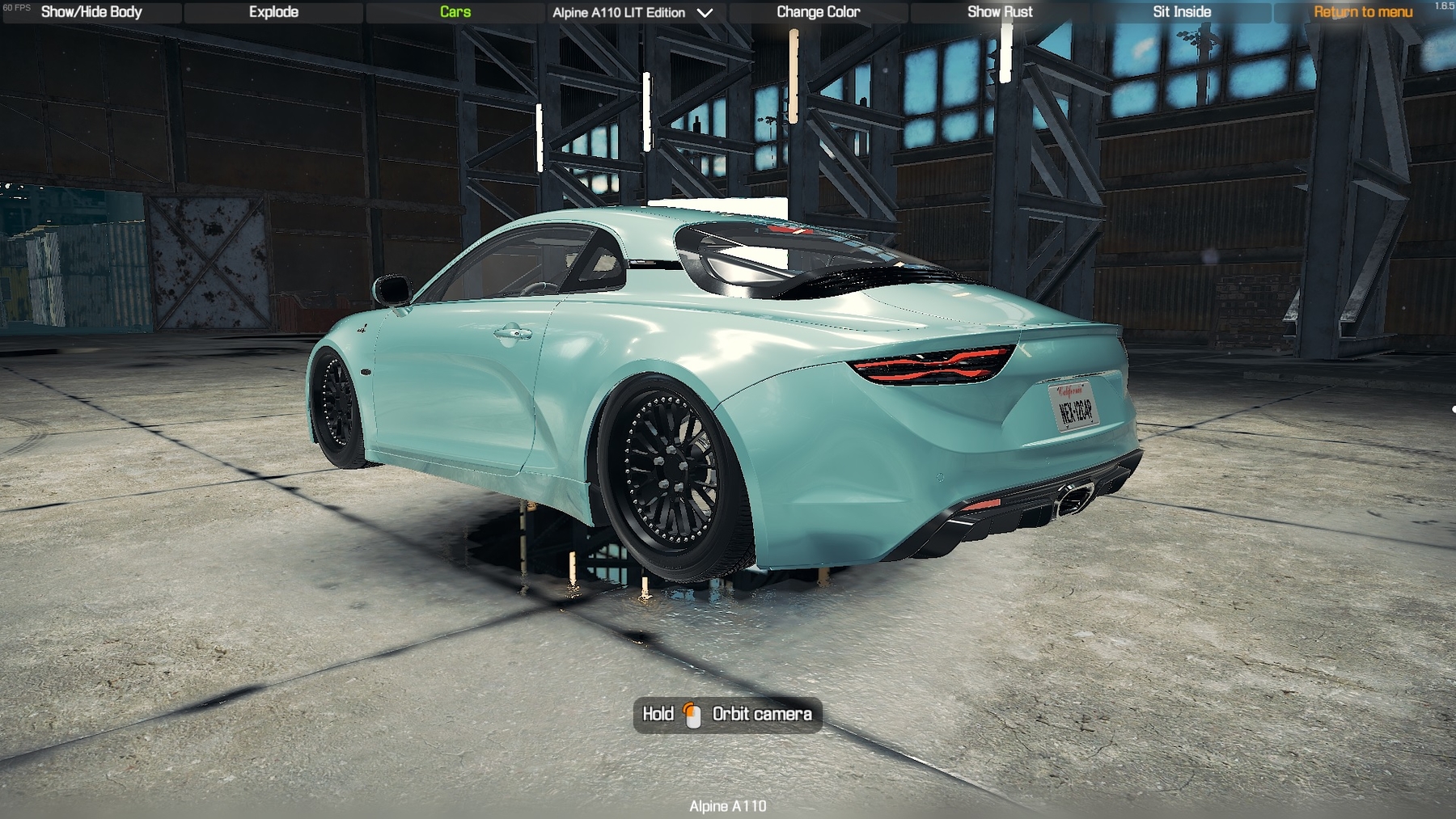The image size is (1456, 819).
Task: Select Sit Inside view
Action: (1182, 12)
